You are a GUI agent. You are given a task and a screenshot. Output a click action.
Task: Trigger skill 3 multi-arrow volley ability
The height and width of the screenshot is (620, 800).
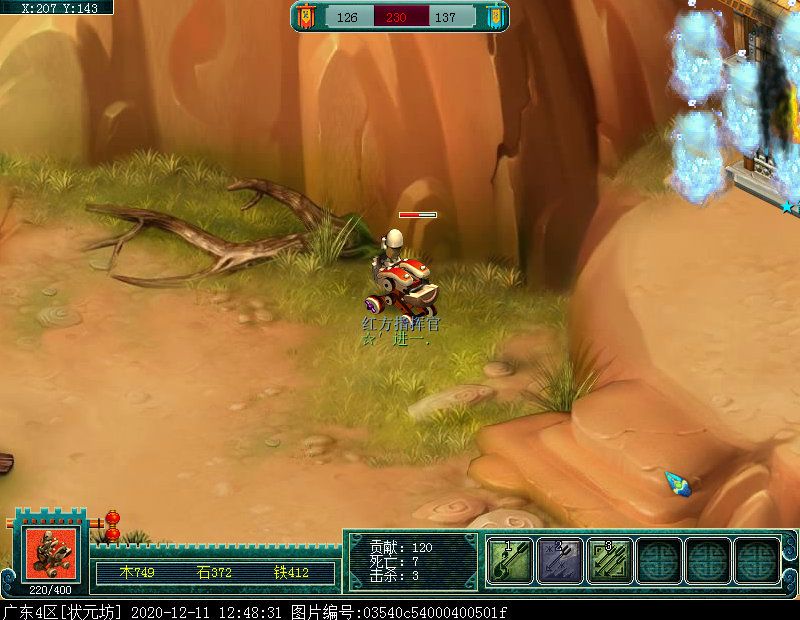tap(609, 560)
